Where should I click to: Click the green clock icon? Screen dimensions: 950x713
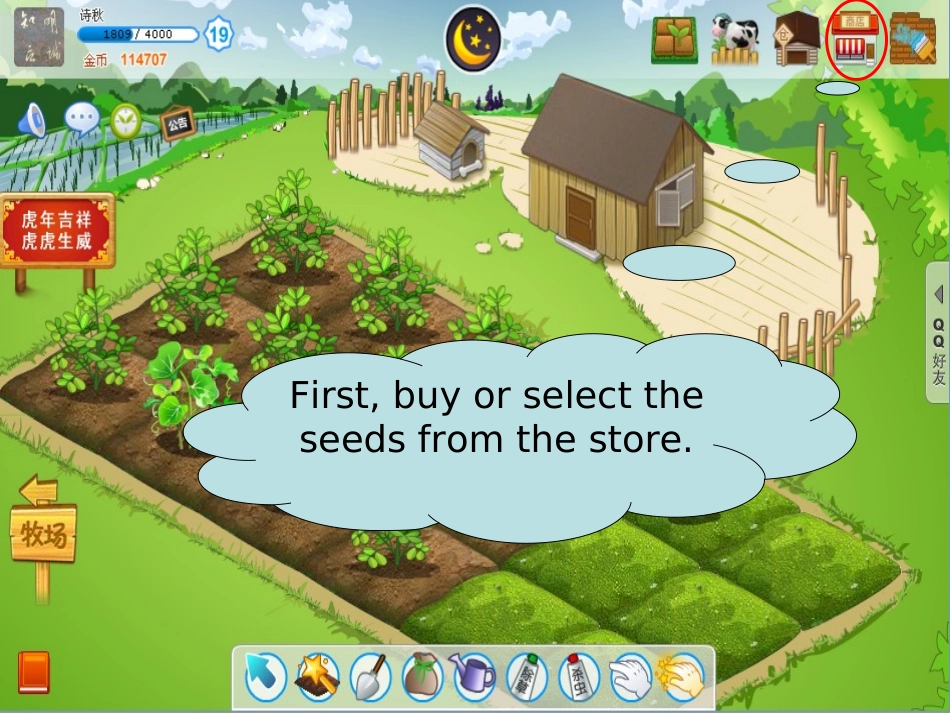click(x=126, y=120)
